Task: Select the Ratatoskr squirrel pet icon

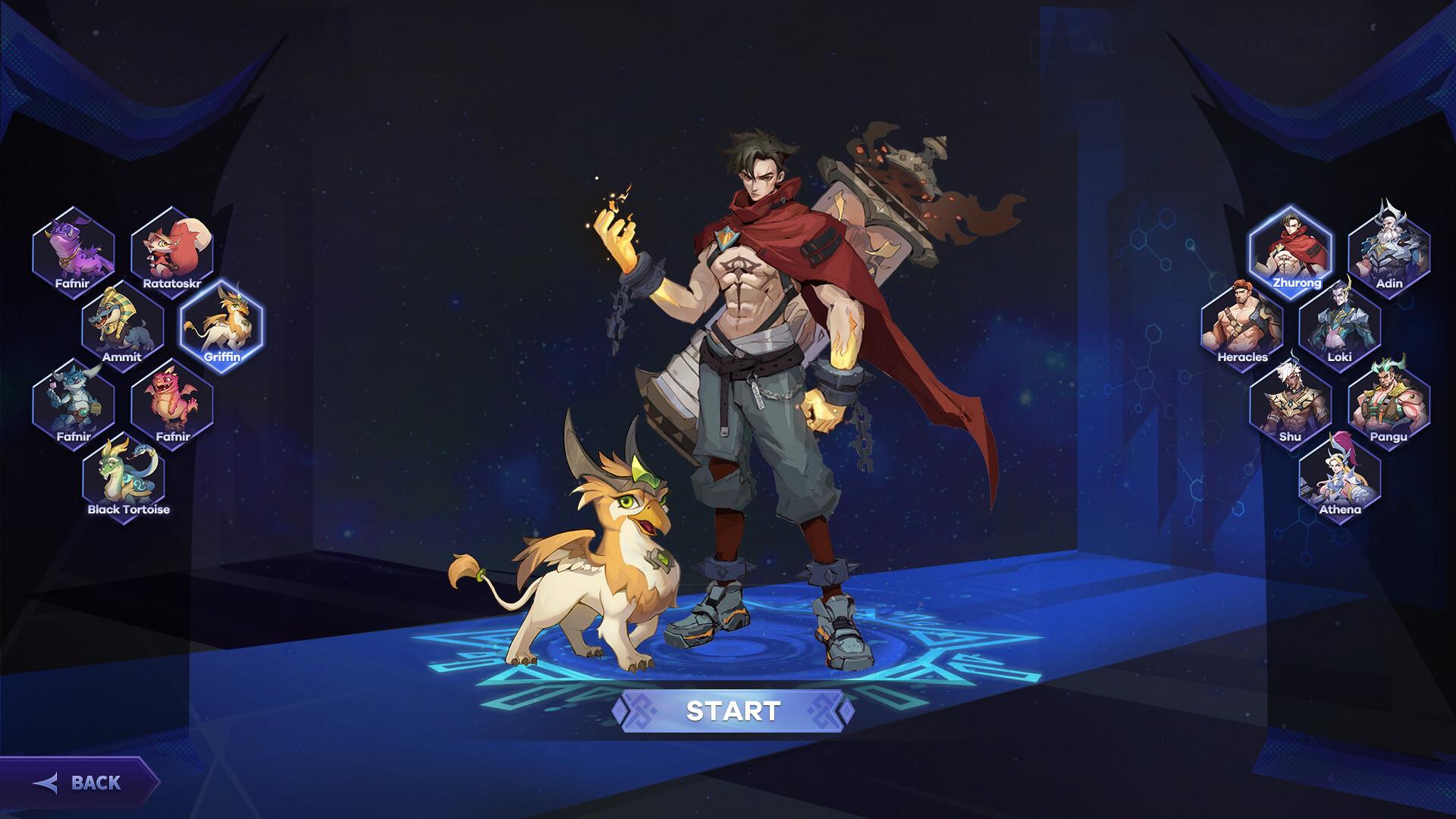Action: pyautogui.click(x=171, y=250)
